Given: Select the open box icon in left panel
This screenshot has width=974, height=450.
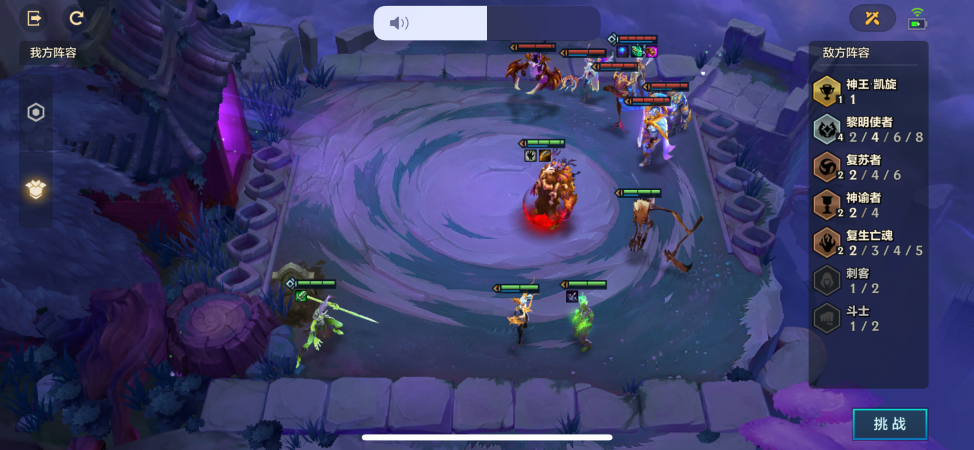Looking at the screenshot, I should coord(36,189).
